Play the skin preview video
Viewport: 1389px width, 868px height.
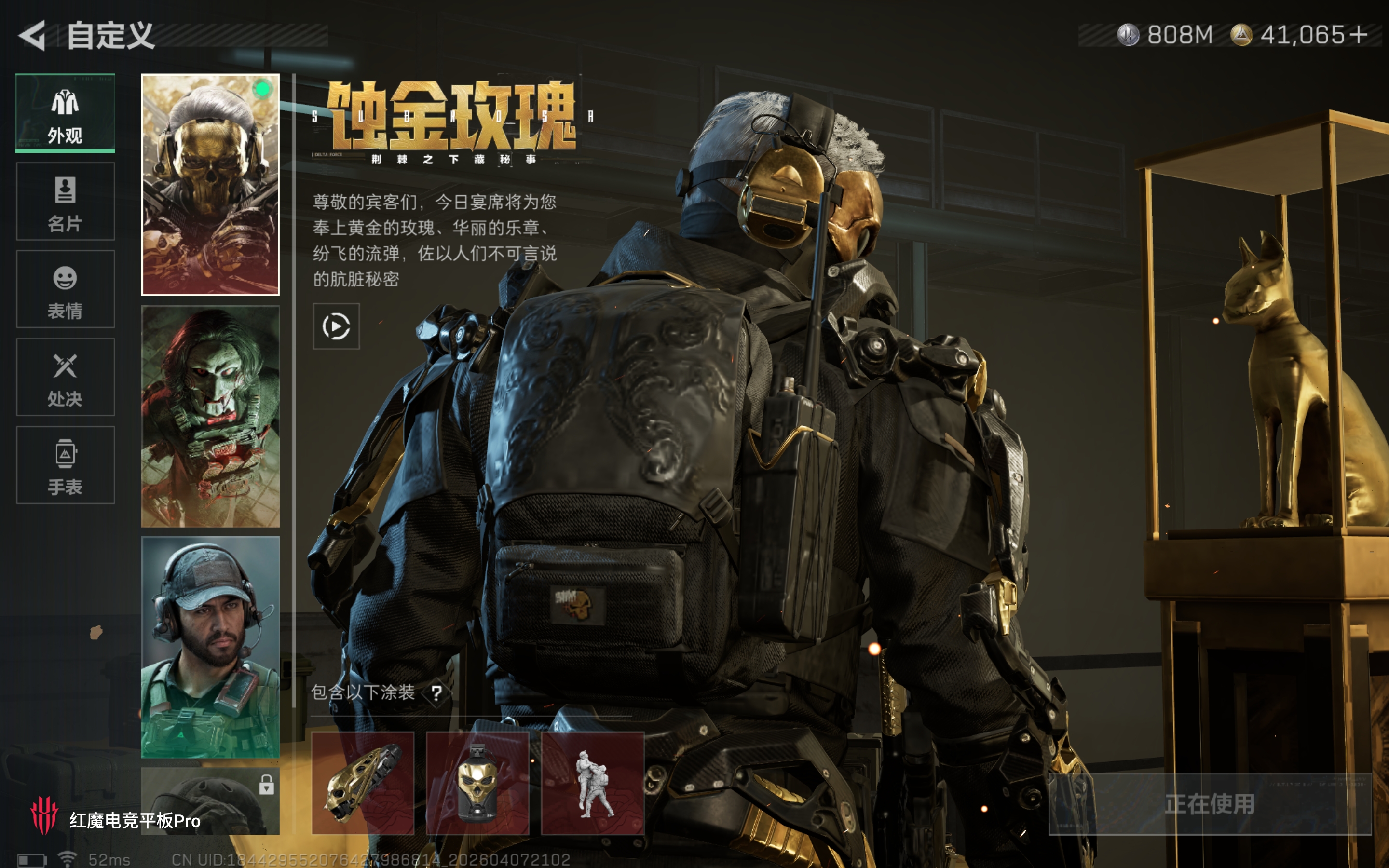click(336, 326)
